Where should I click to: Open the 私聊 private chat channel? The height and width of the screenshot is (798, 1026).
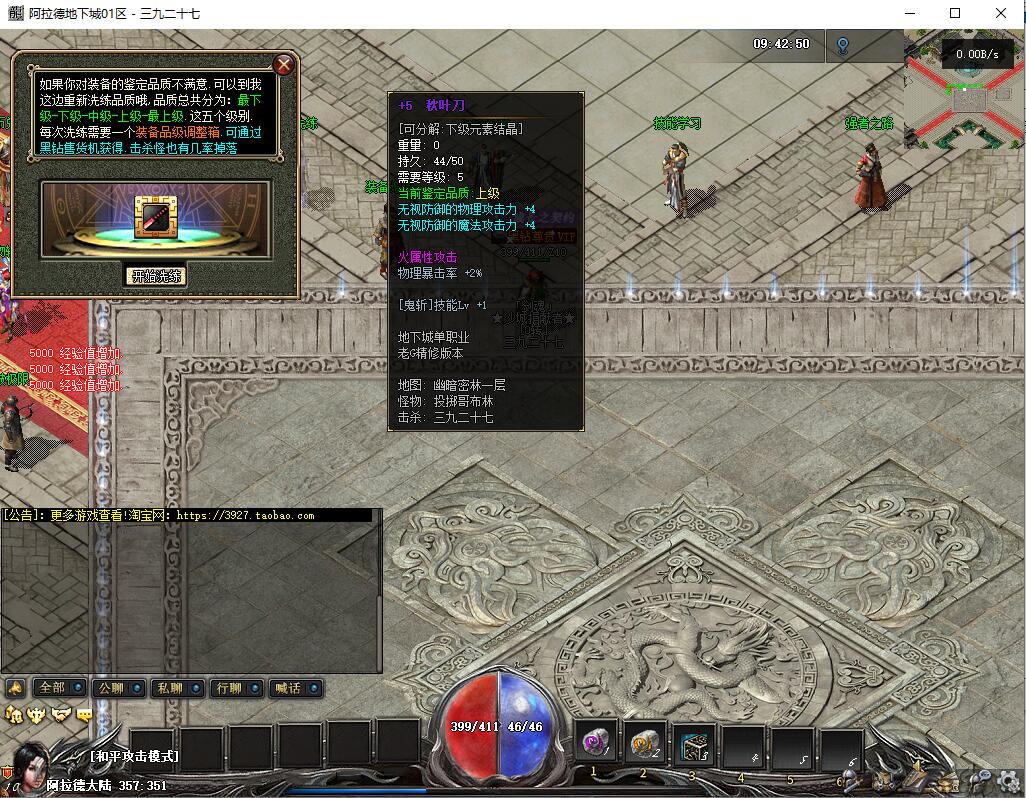coord(168,688)
